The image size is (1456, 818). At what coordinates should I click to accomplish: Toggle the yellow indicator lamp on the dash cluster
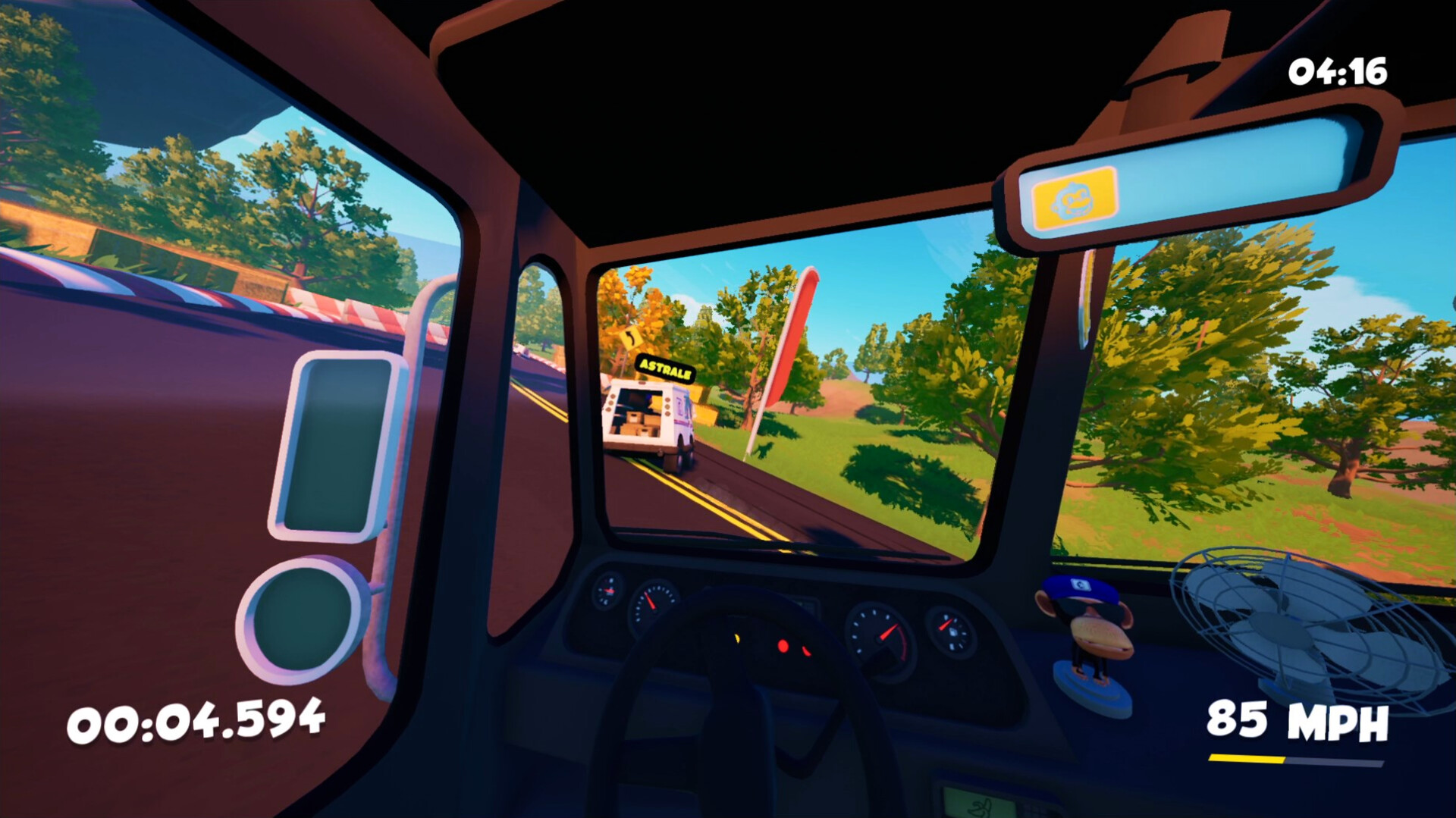coord(737,639)
